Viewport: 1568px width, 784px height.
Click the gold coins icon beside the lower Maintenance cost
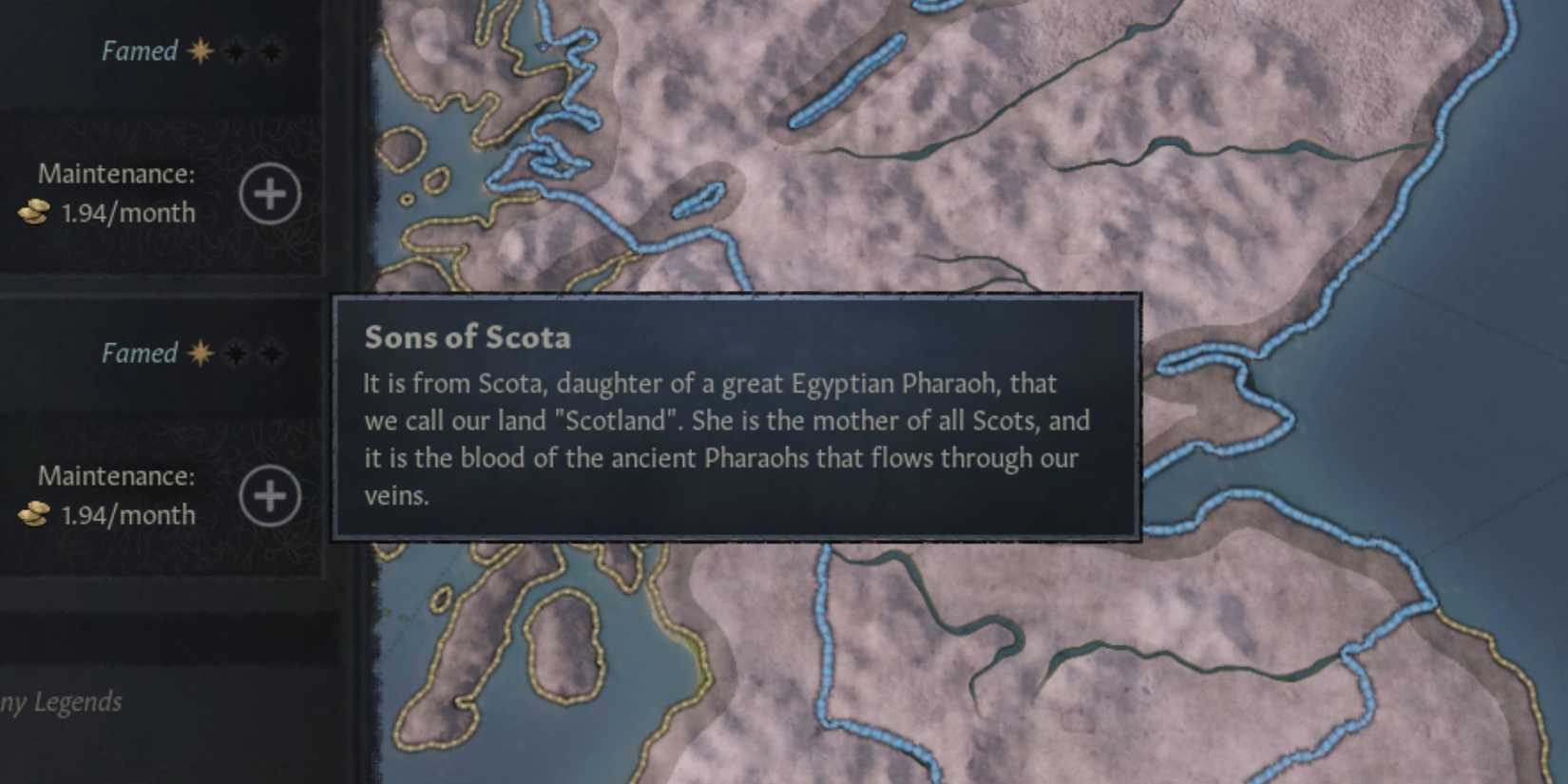35,514
